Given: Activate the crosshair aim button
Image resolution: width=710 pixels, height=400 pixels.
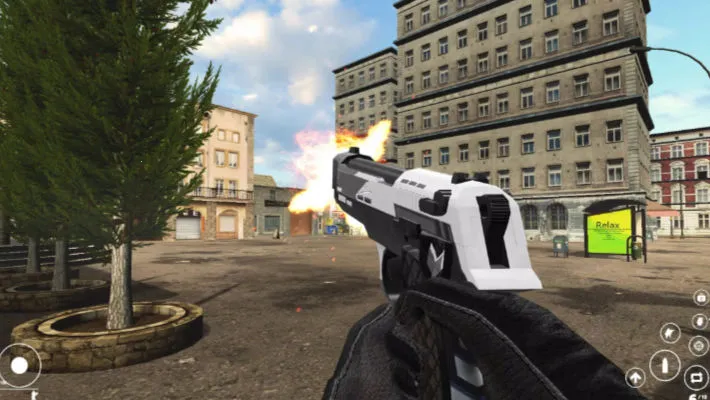Looking at the screenshot, I should pos(698,346).
